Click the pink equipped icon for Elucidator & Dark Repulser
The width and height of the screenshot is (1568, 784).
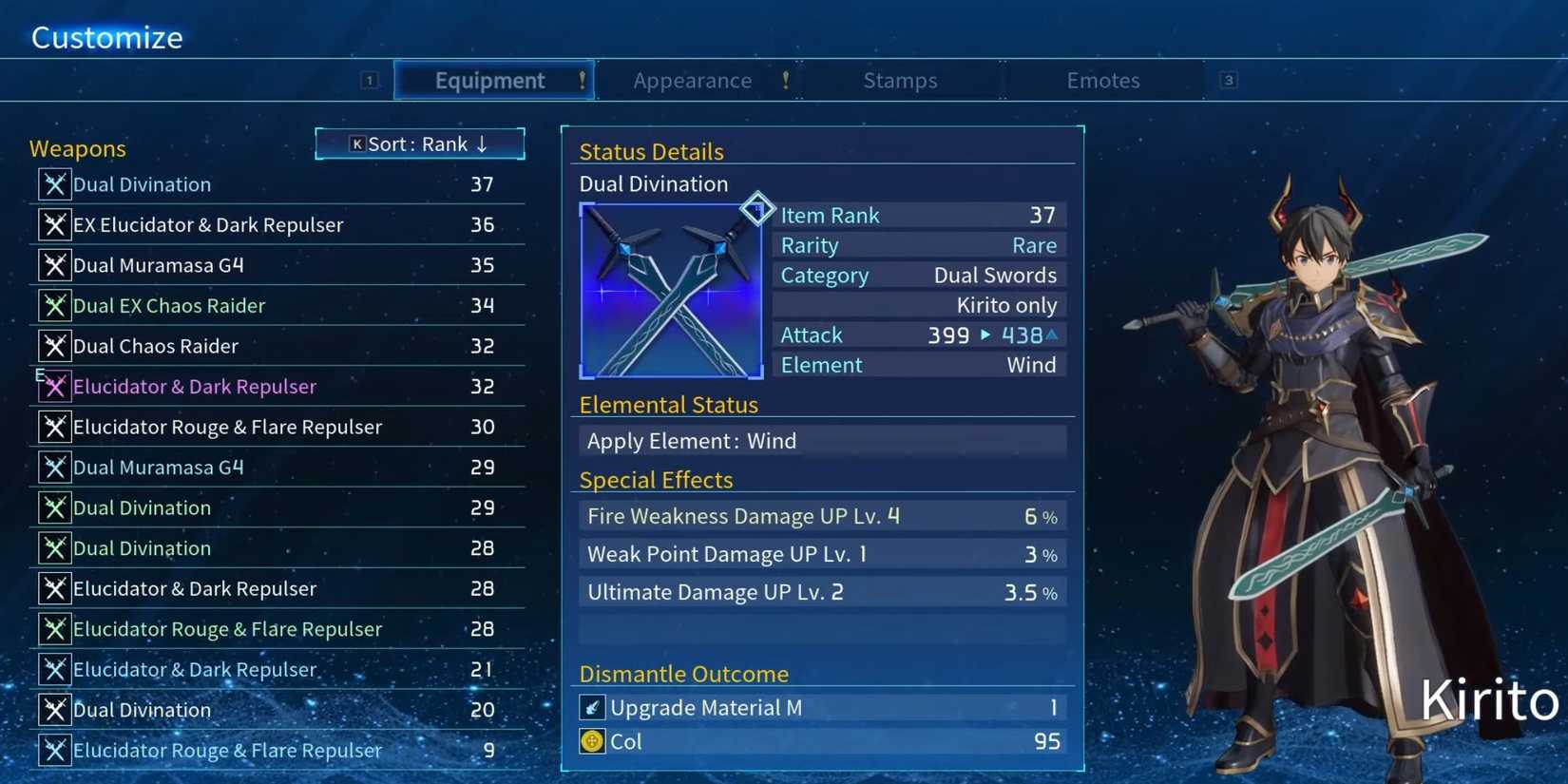point(54,386)
